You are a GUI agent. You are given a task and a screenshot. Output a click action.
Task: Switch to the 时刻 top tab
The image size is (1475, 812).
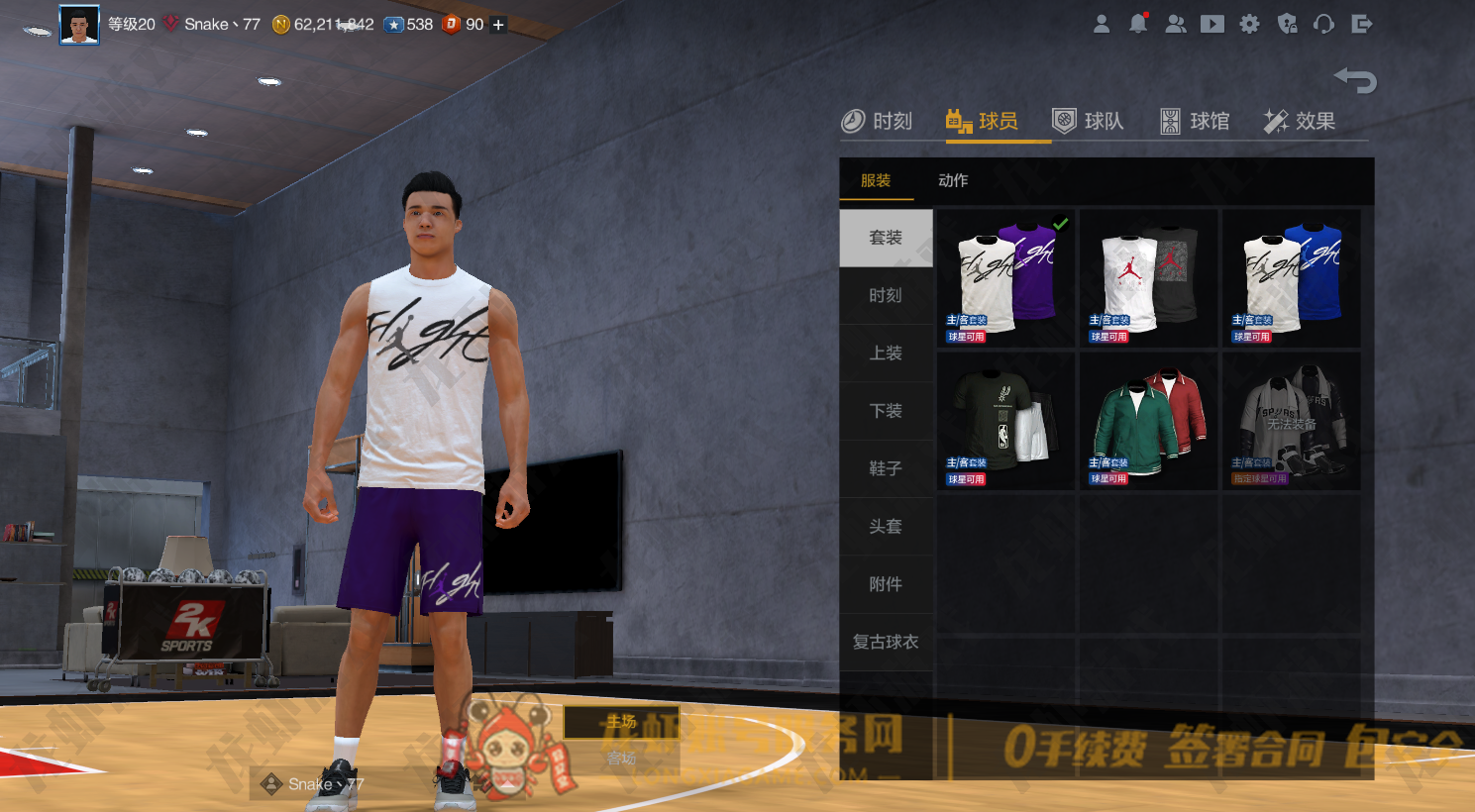[x=877, y=122]
